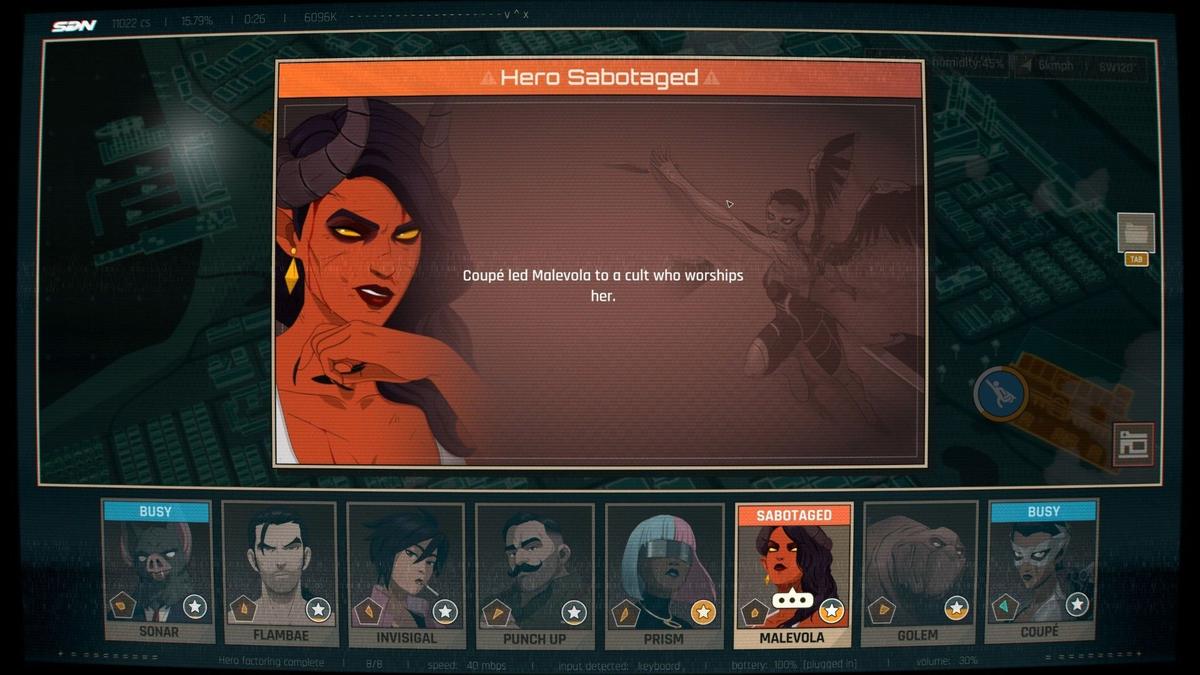Choose the Golem hero card
Screen dimensions: 1200x675
918,572
